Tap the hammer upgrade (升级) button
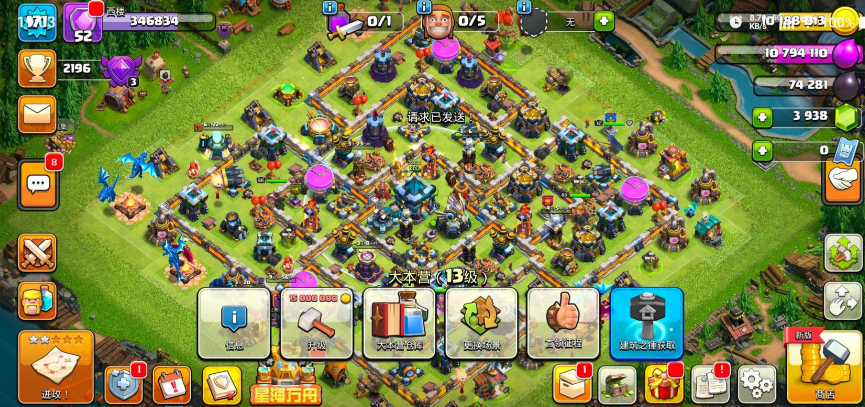The image size is (865, 407). point(315,323)
